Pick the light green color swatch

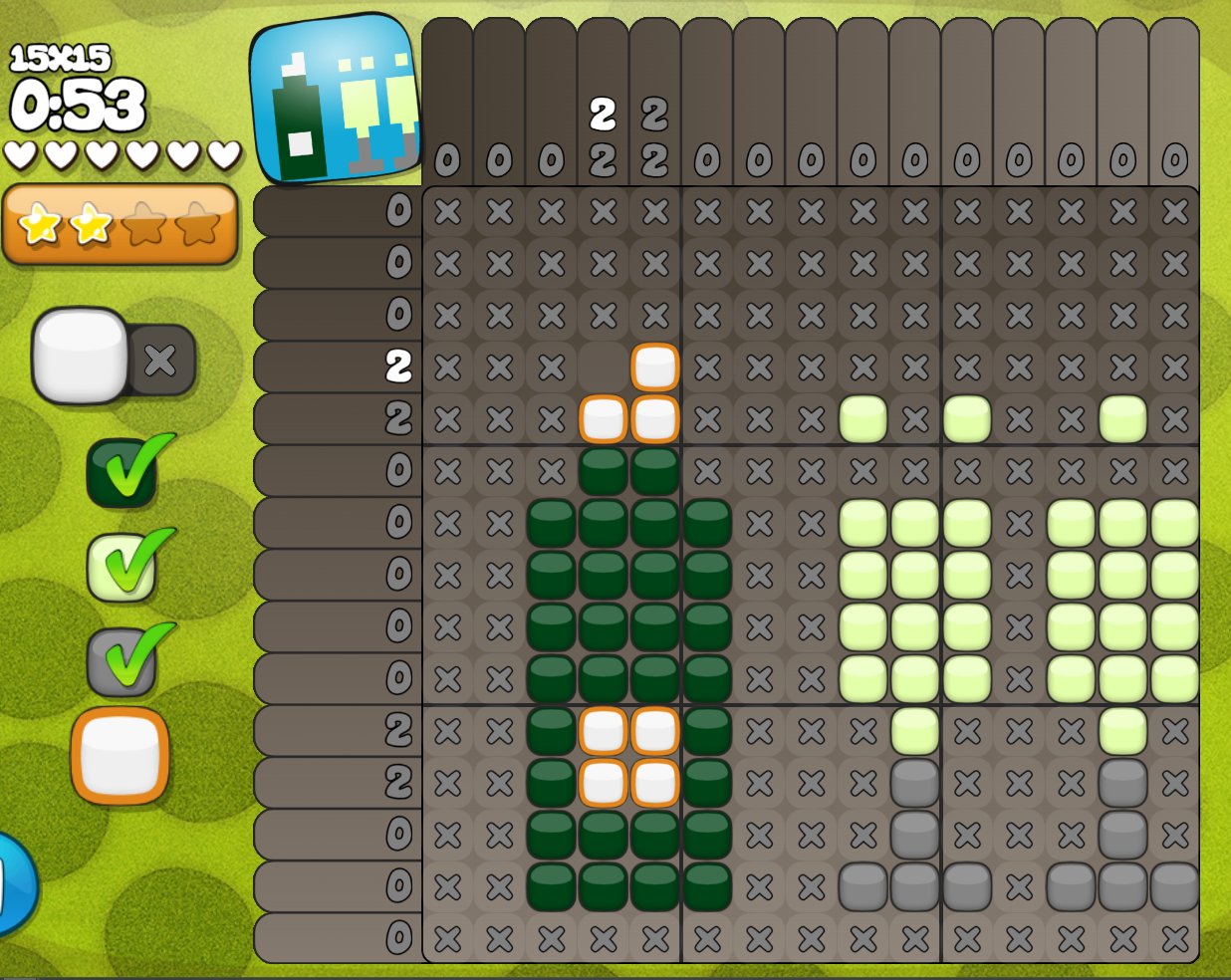tap(123, 567)
